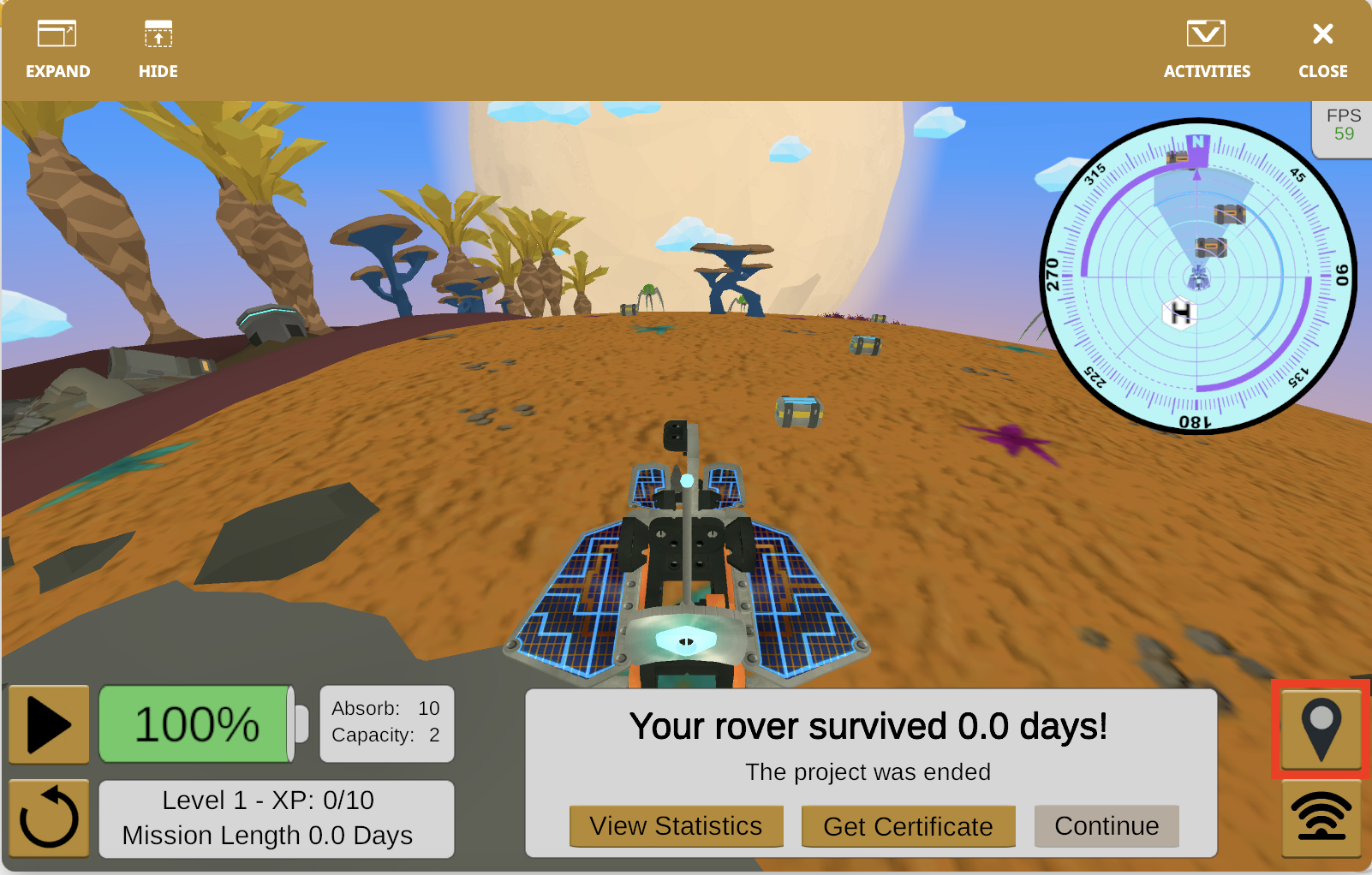Toggle the signal connectivity indicator
The width and height of the screenshot is (1372, 875).
pyautogui.click(x=1322, y=819)
